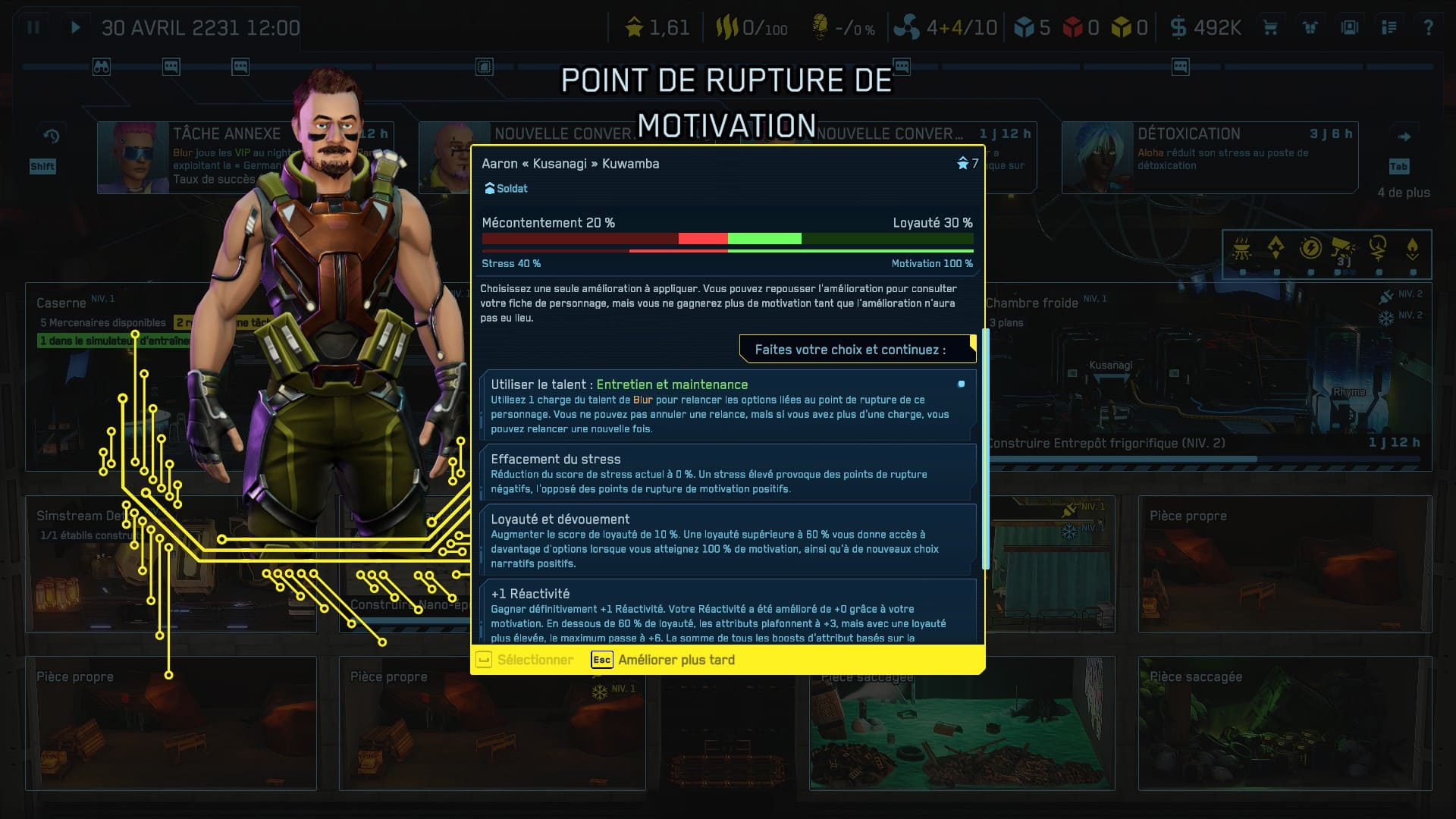The image size is (1456, 819).
Task: Open the task list icon in top bar
Action: 1389,28
